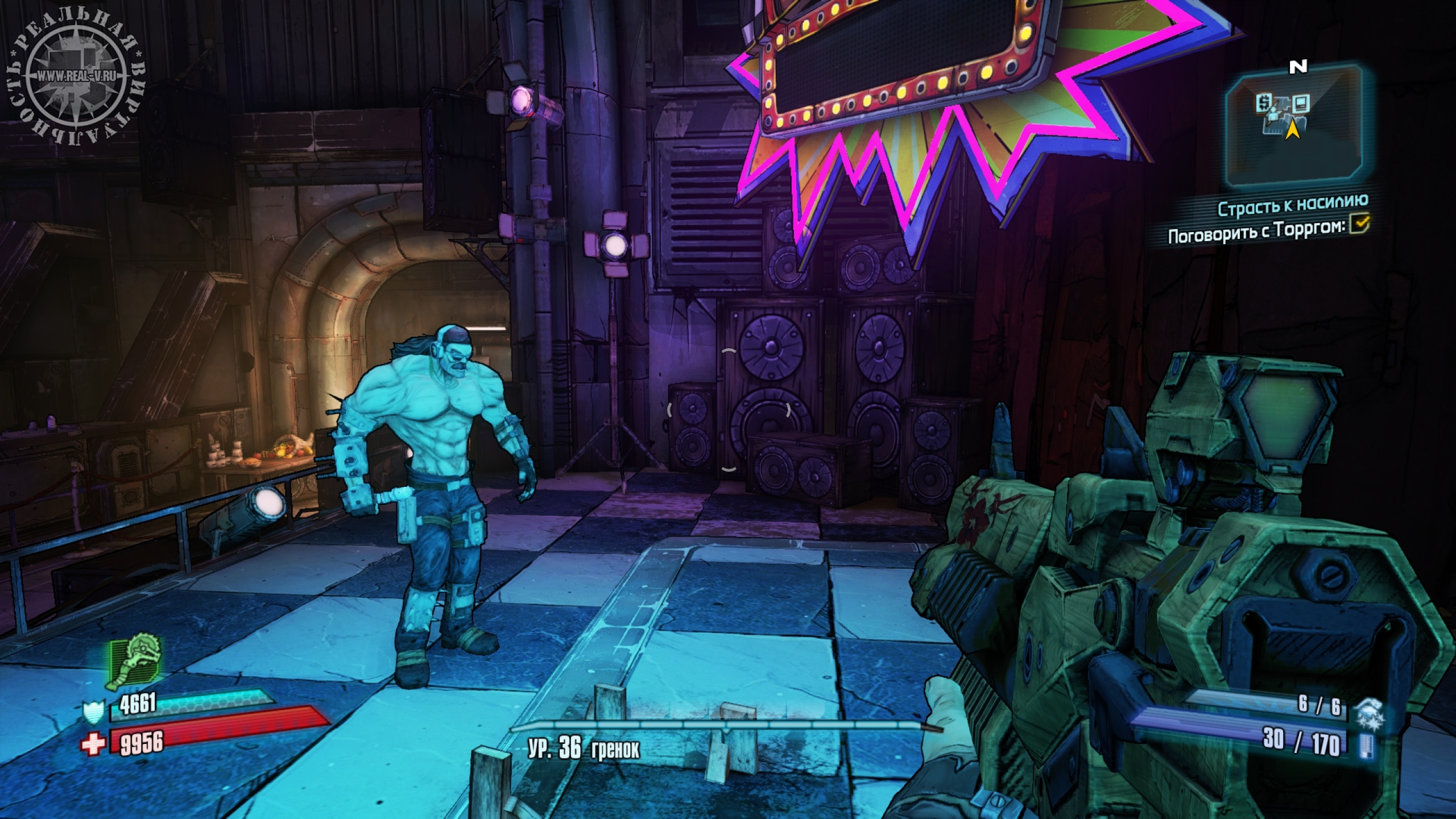Tick the 'Поговорить с Торргом' objective checkbox
Image resolution: width=1456 pixels, height=819 pixels.
point(1361,225)
